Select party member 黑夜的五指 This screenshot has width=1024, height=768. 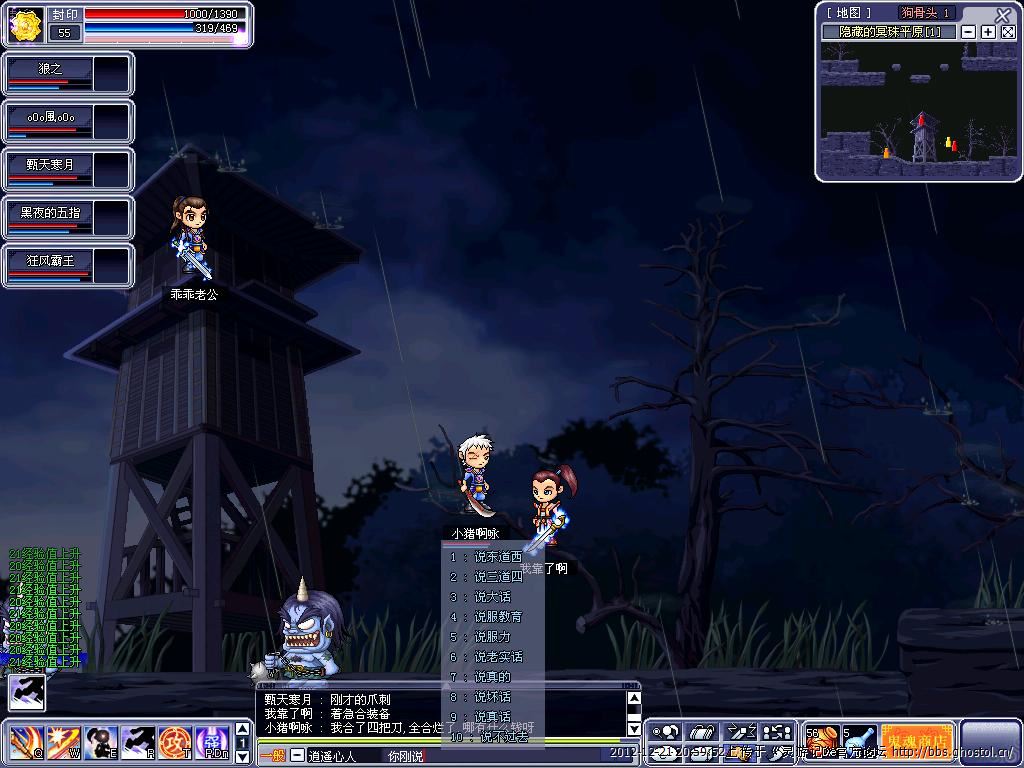[50, 216]
